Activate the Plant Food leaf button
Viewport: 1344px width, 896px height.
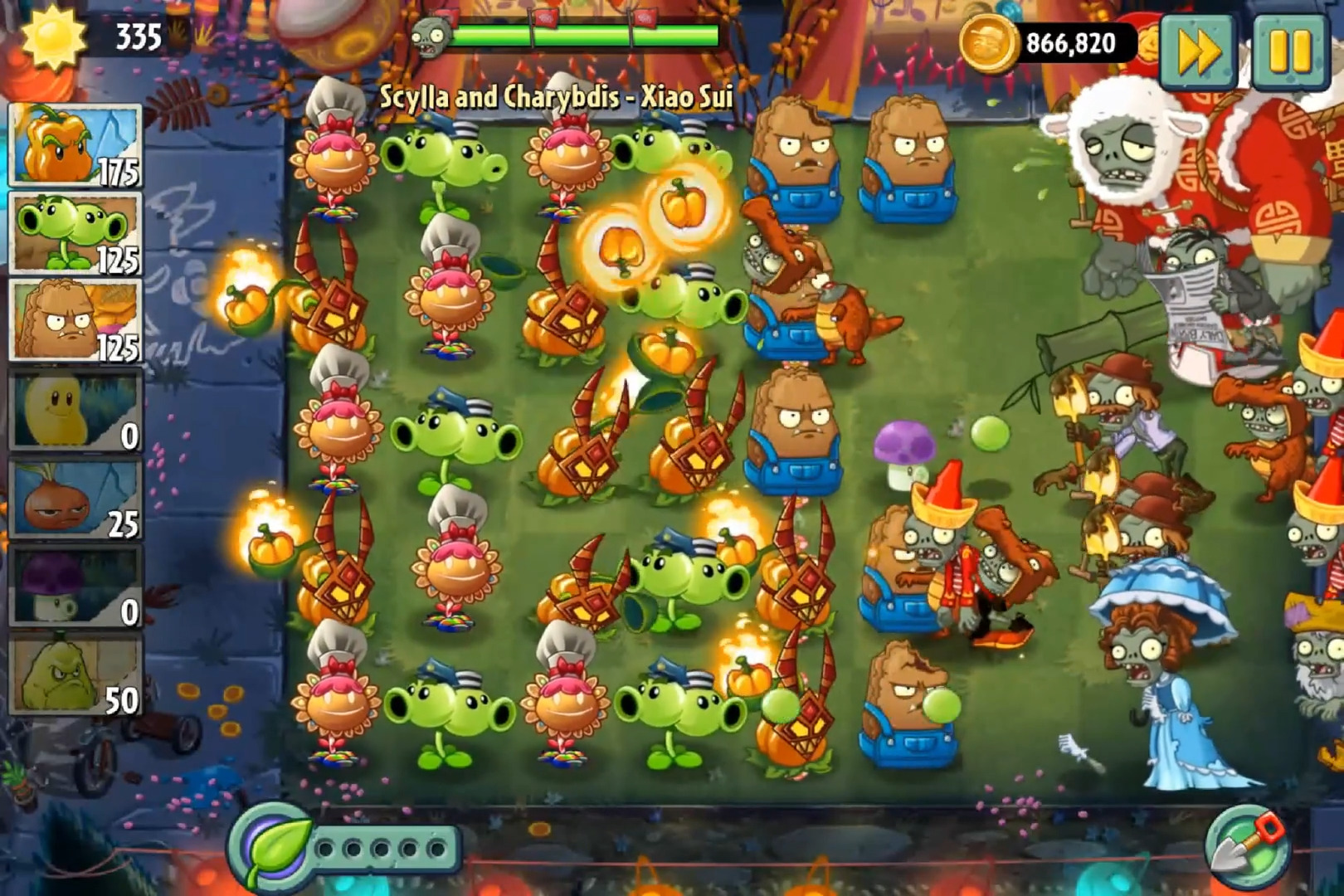(x=271, y=848)
